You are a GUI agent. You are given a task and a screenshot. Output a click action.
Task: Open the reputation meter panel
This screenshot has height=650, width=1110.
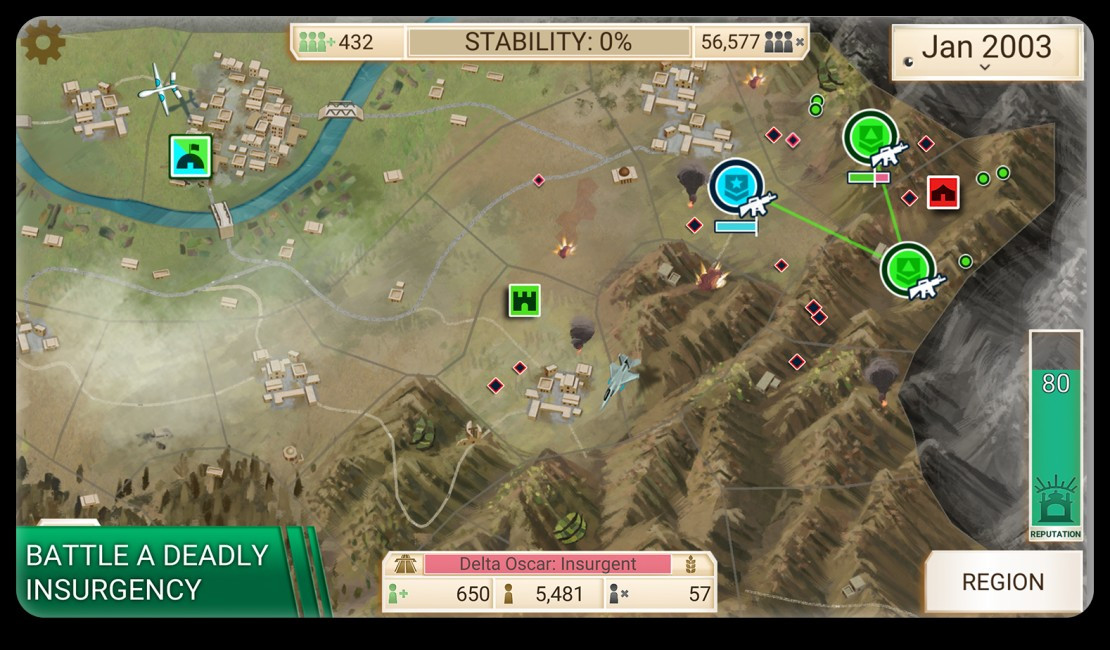click(1055, 436)
